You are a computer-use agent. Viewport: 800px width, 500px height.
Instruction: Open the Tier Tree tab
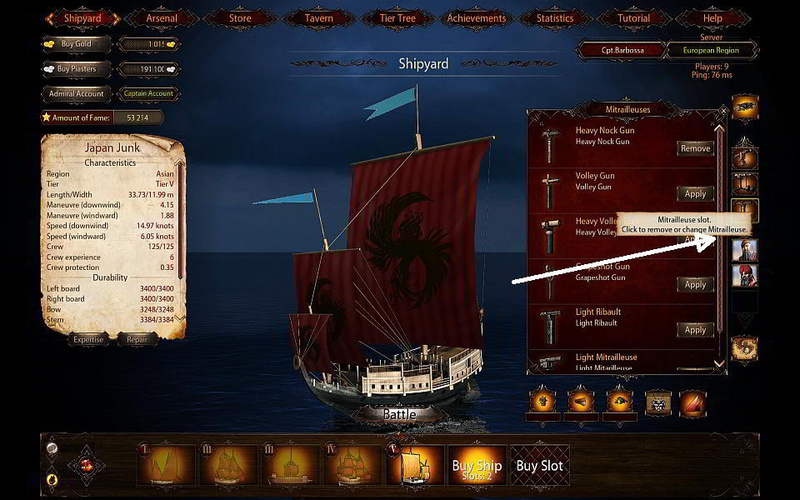tap(397, 17)
